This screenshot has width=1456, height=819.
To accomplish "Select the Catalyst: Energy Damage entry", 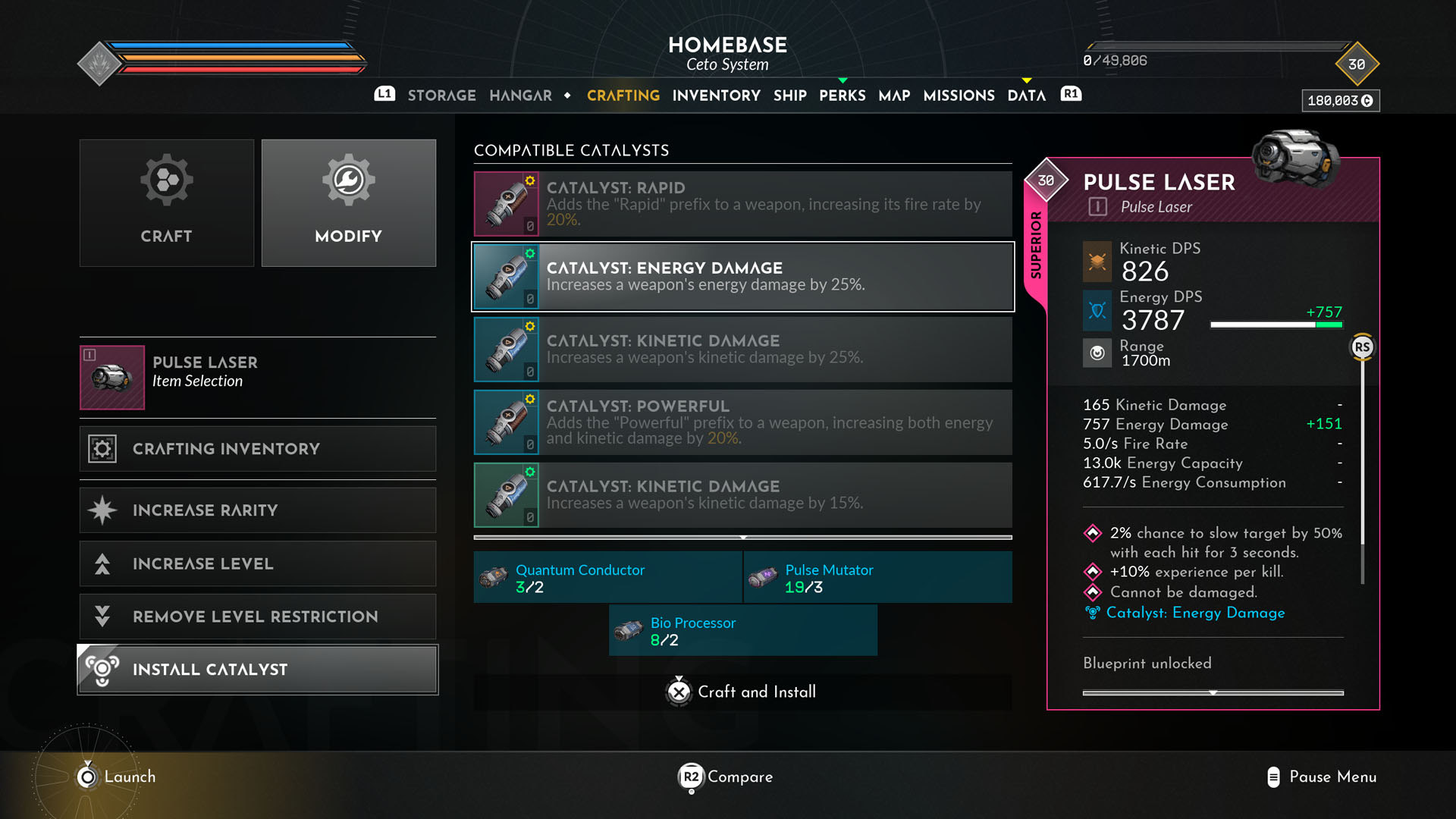I will pyautogui.click(x=743, y=277).
